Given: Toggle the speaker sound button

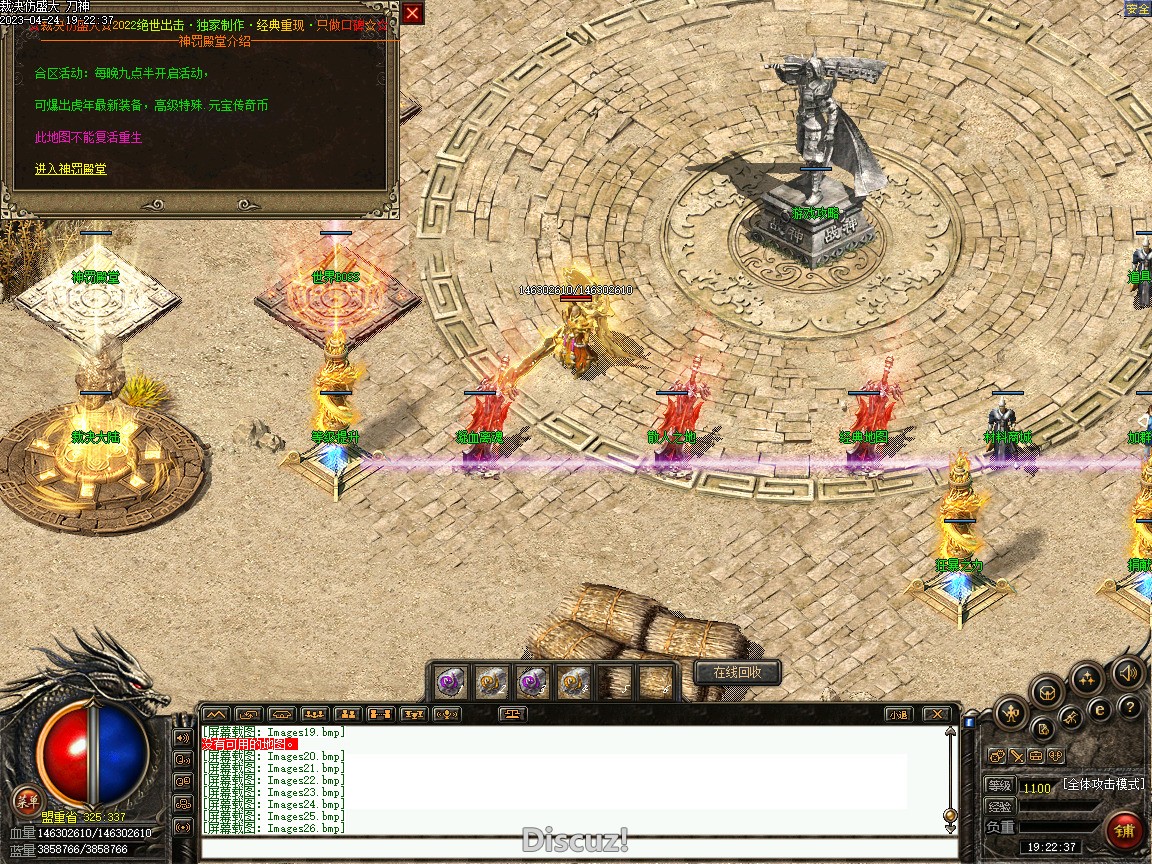Looking at the screenshot, I should click(x=1128, y=673).
